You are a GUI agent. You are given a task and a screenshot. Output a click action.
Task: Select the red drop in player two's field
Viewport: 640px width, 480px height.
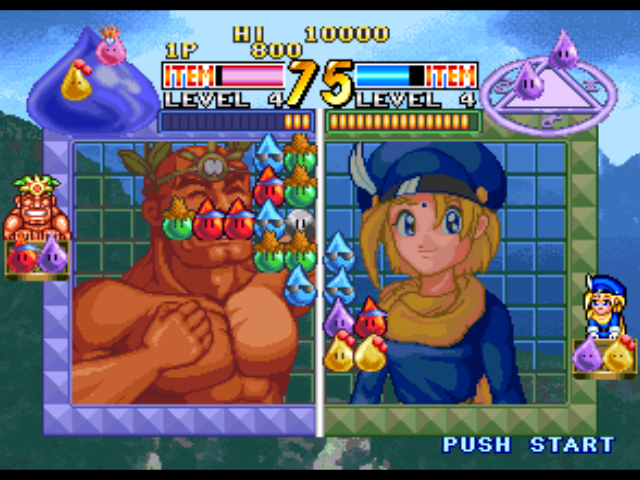tap(370, 319)
